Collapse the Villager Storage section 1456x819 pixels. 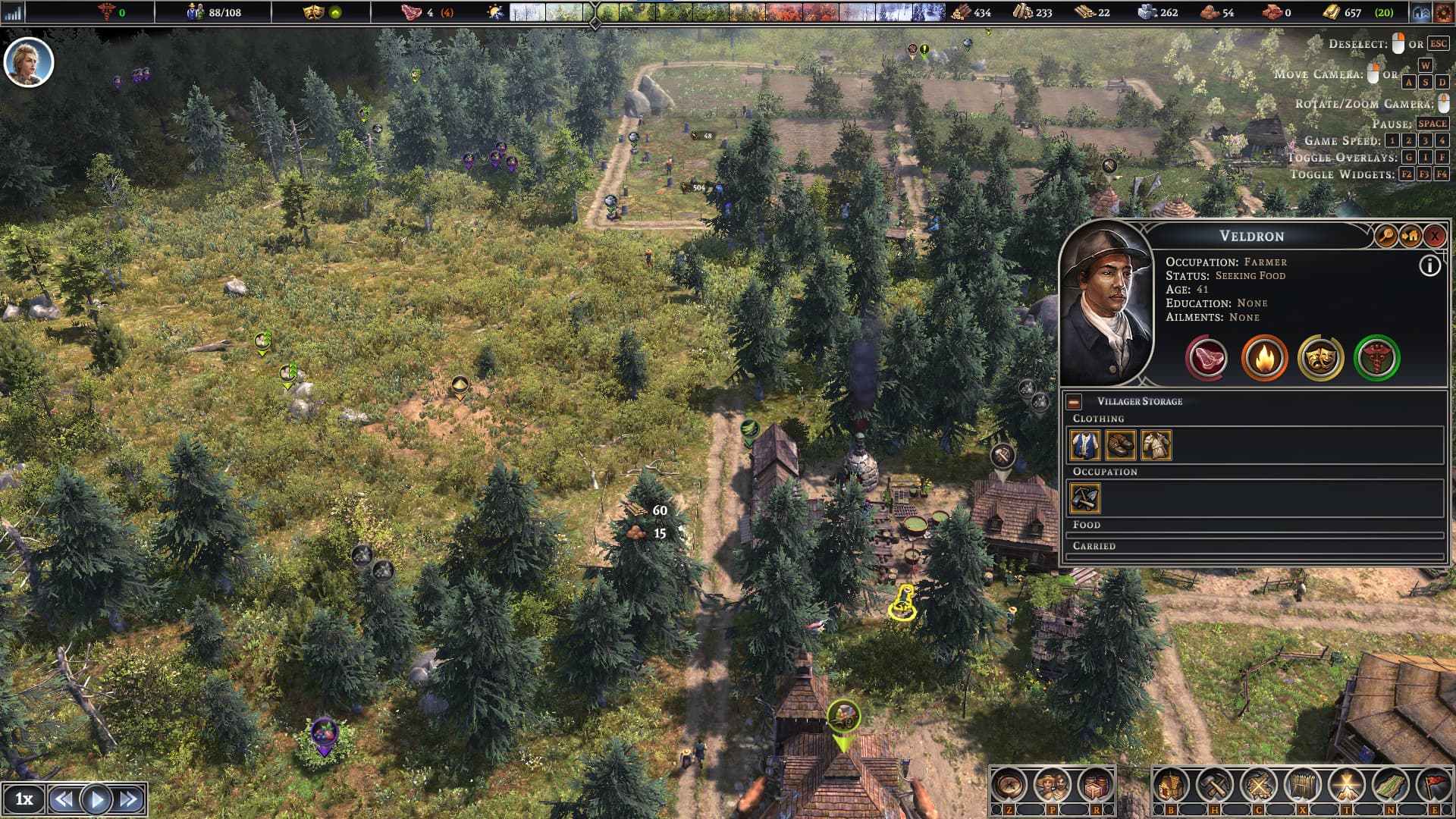point(1074,402)
